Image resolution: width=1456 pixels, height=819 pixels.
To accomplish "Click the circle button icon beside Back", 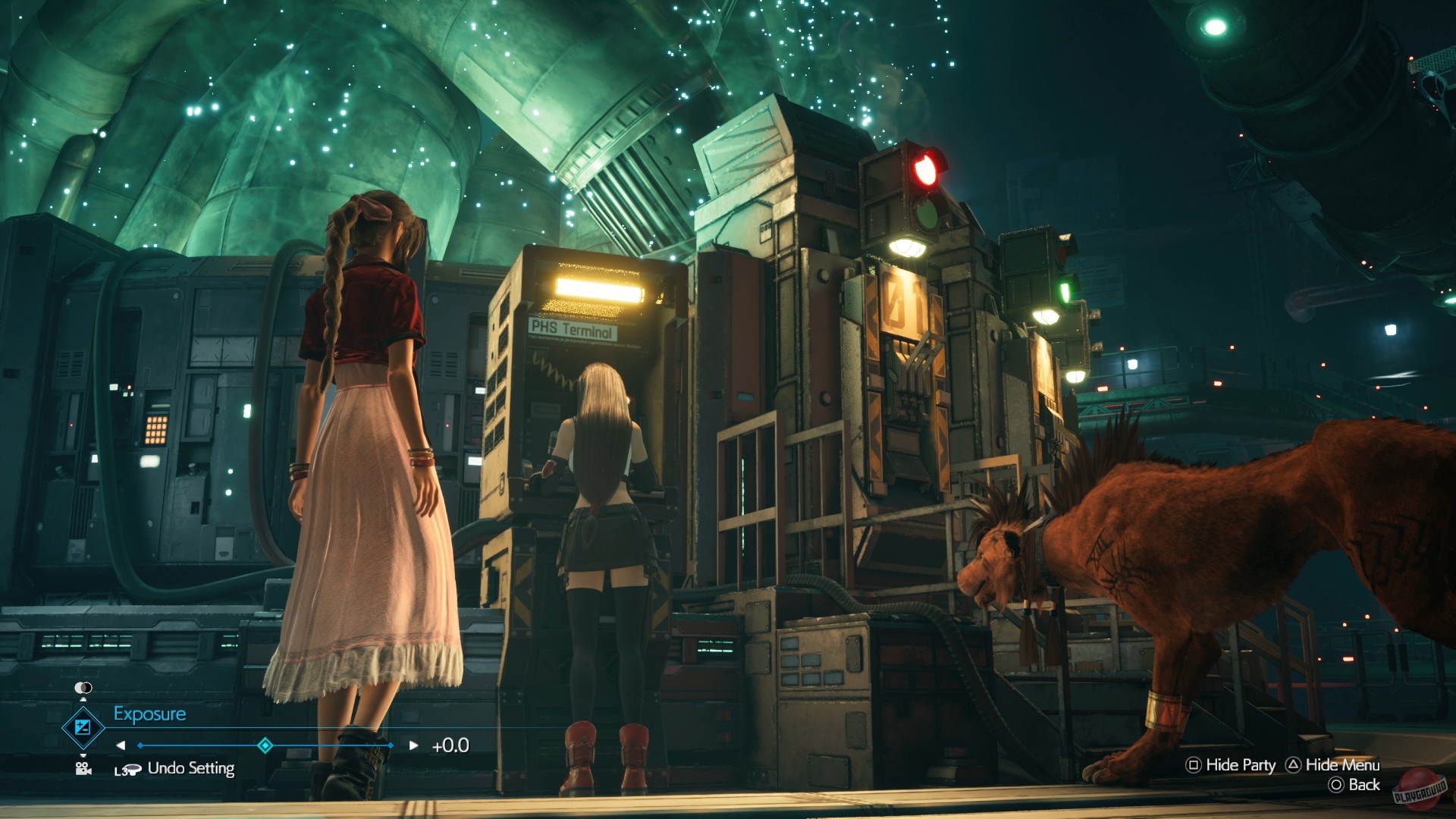I will [1336, 784].
